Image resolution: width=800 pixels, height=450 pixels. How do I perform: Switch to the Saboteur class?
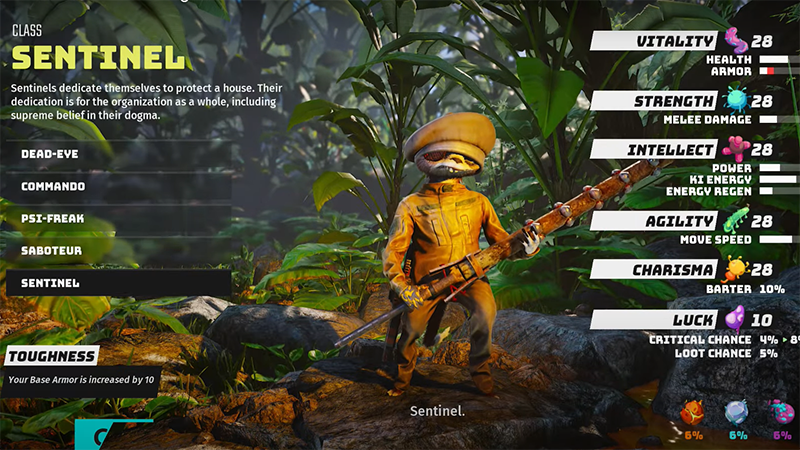(118, 250)
